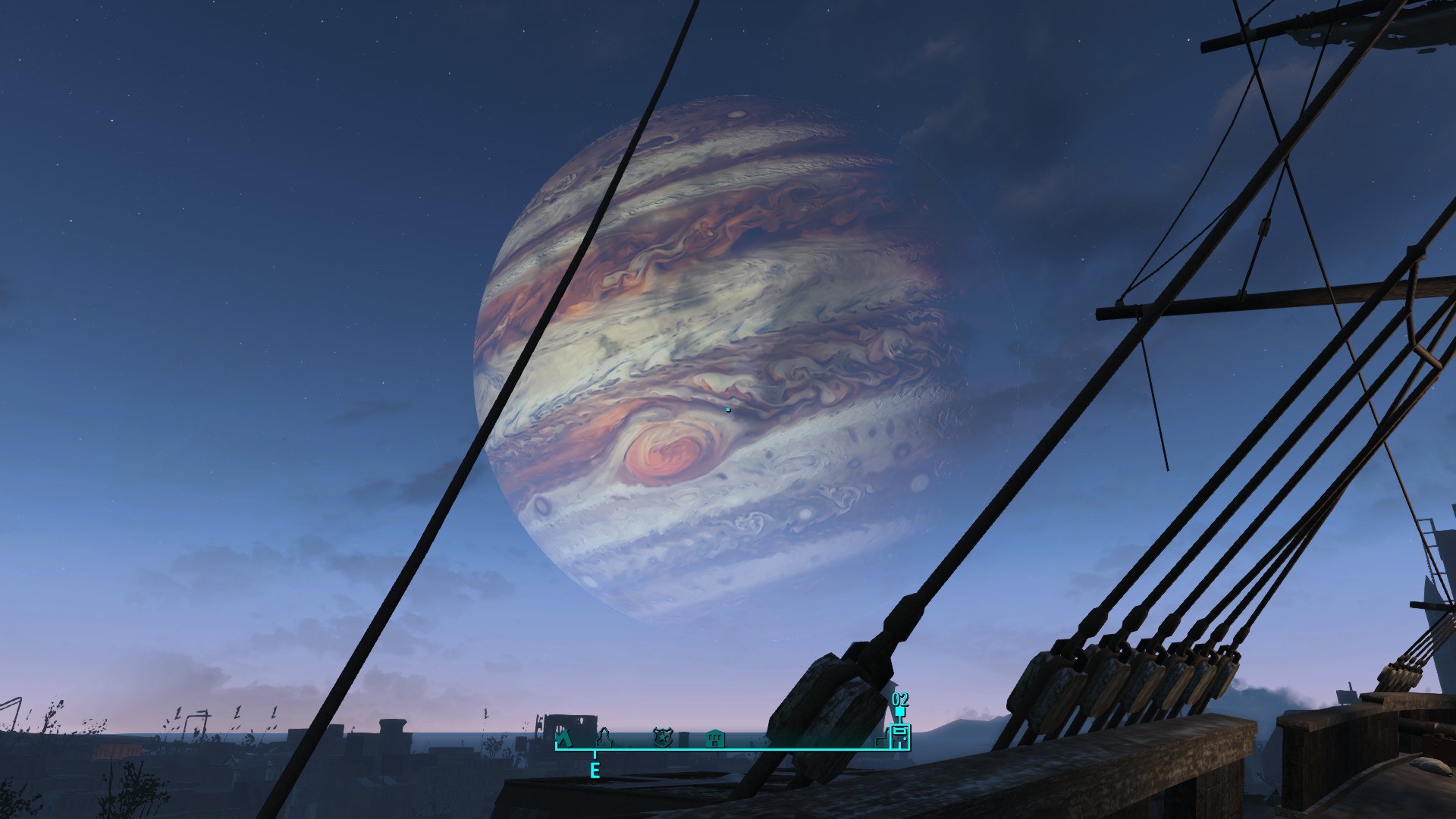Click the East heading on the compass
Image resolution: width=1456 pixels, height=819 pixels.
click(x=595, y=771)
